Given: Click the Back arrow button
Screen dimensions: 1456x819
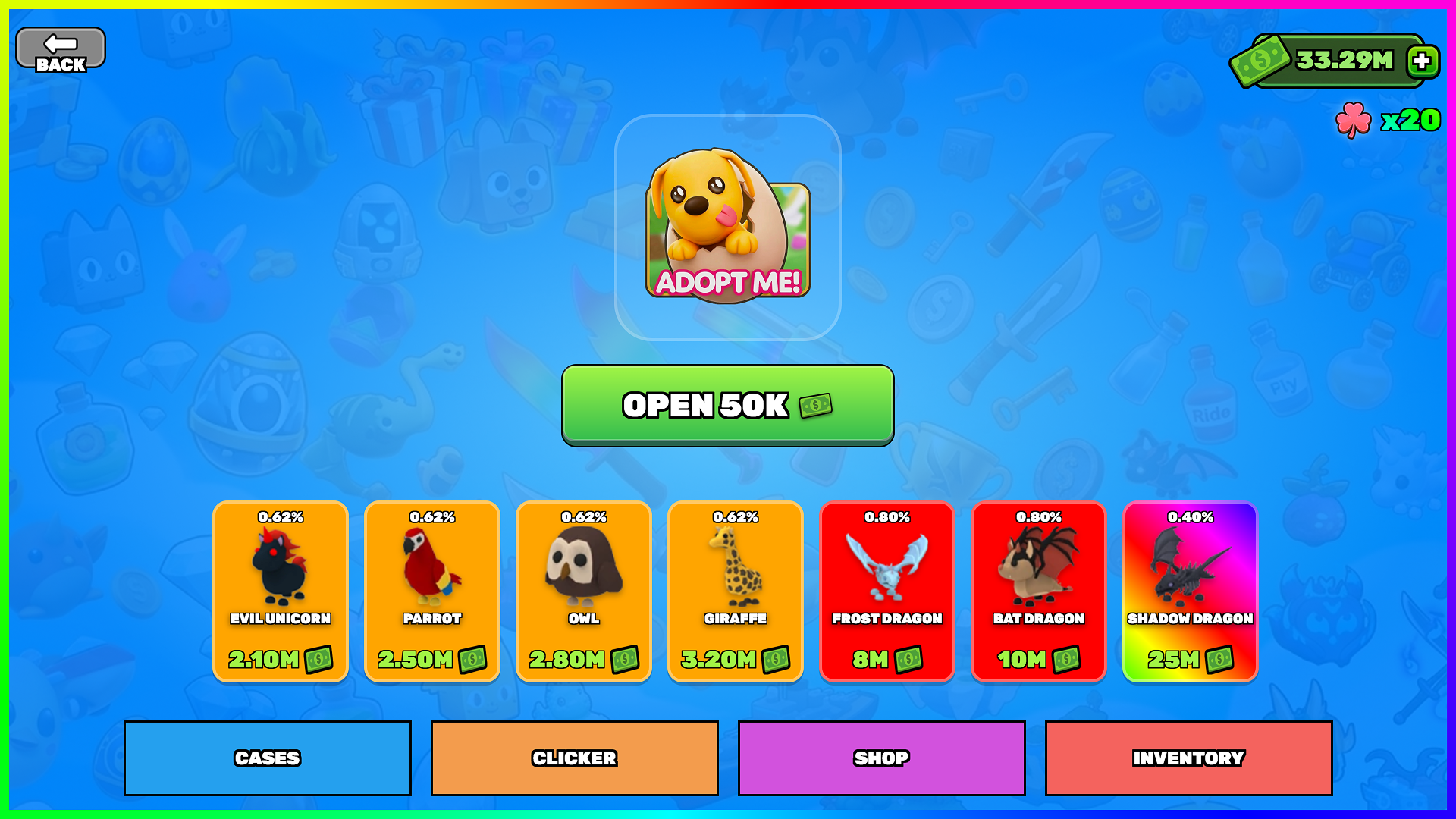Looking at the screenshot, I should pos(60,47).
